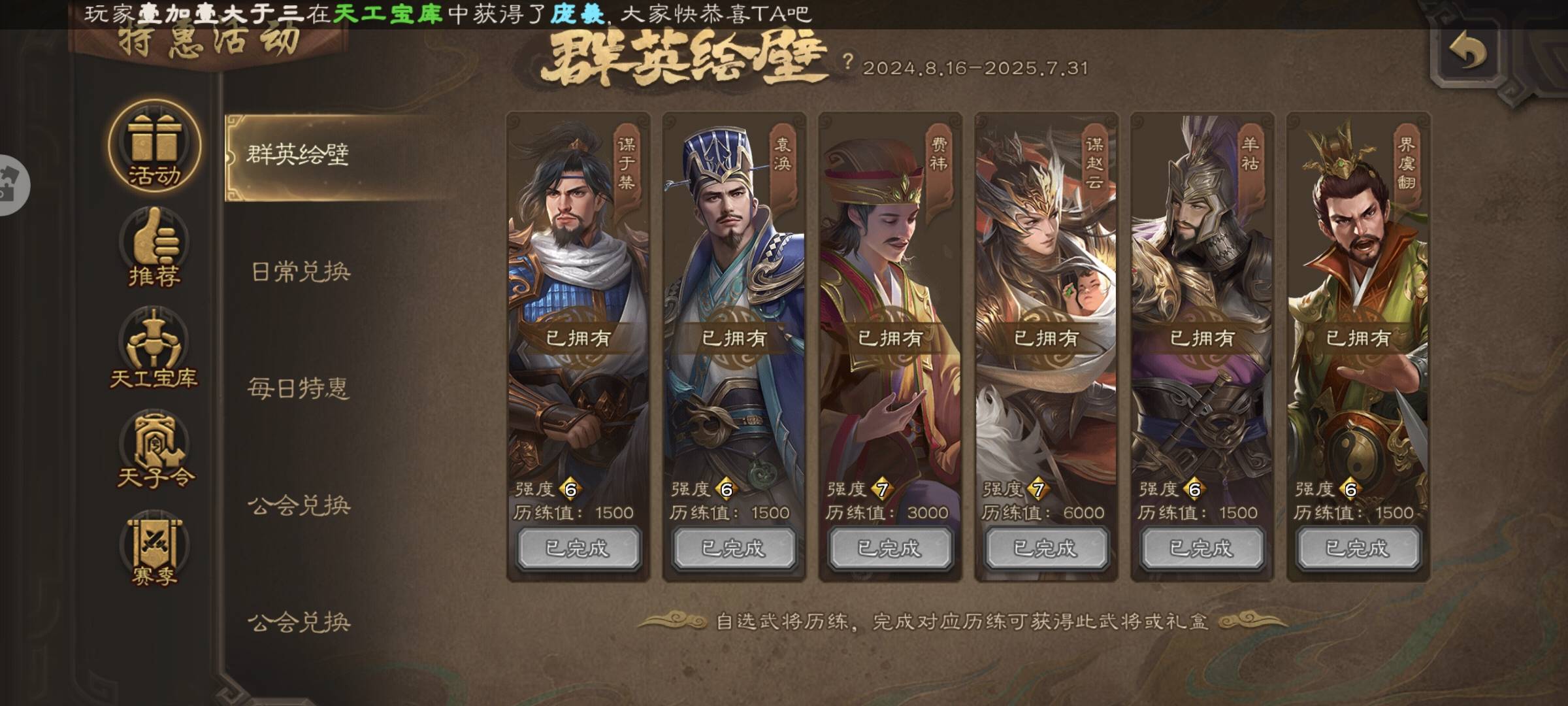
Task: Switch to the 每日特惠 tab
Action: click(298, 389)
